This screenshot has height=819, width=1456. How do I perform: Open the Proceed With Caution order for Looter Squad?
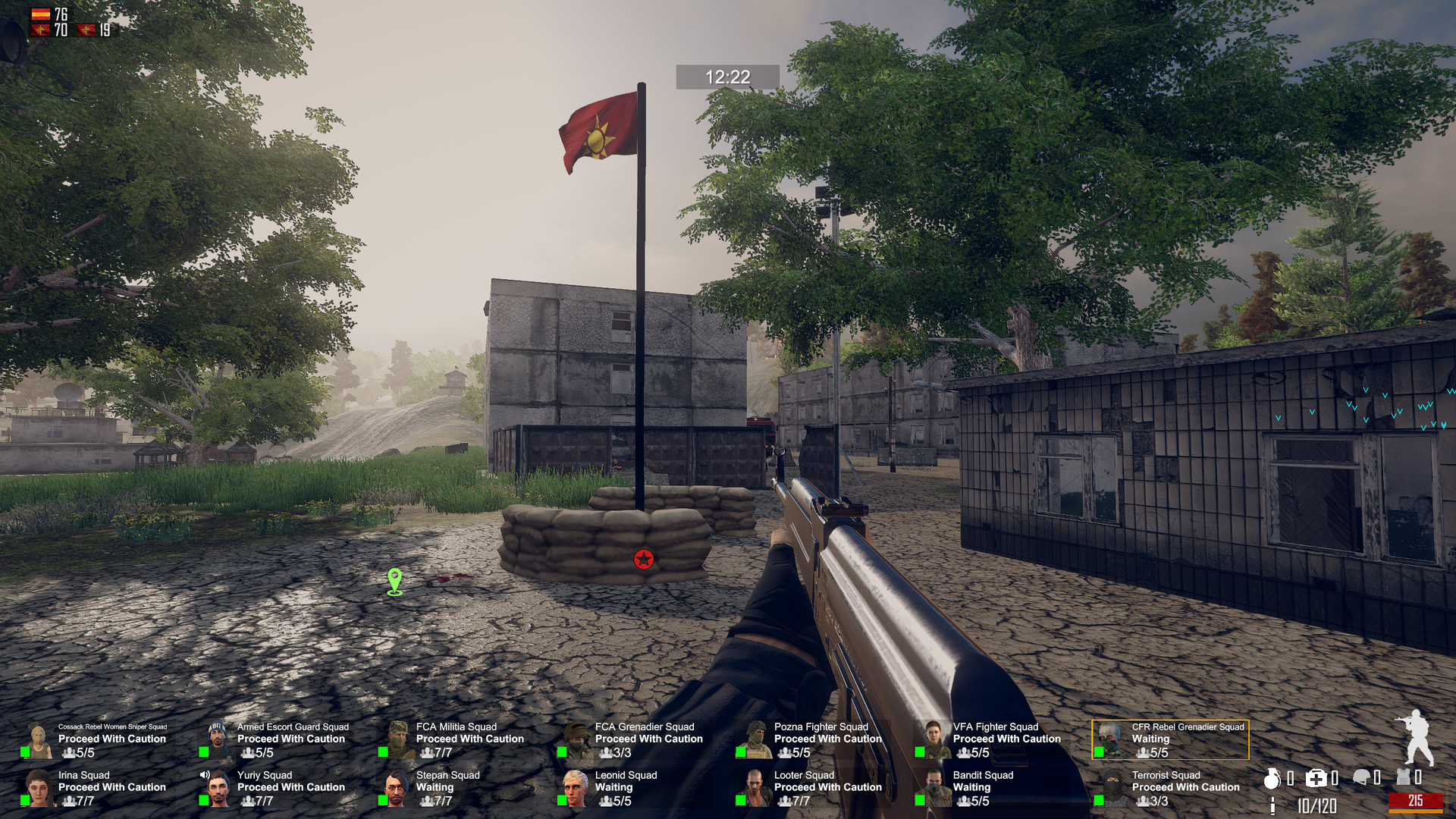(828, 787)
